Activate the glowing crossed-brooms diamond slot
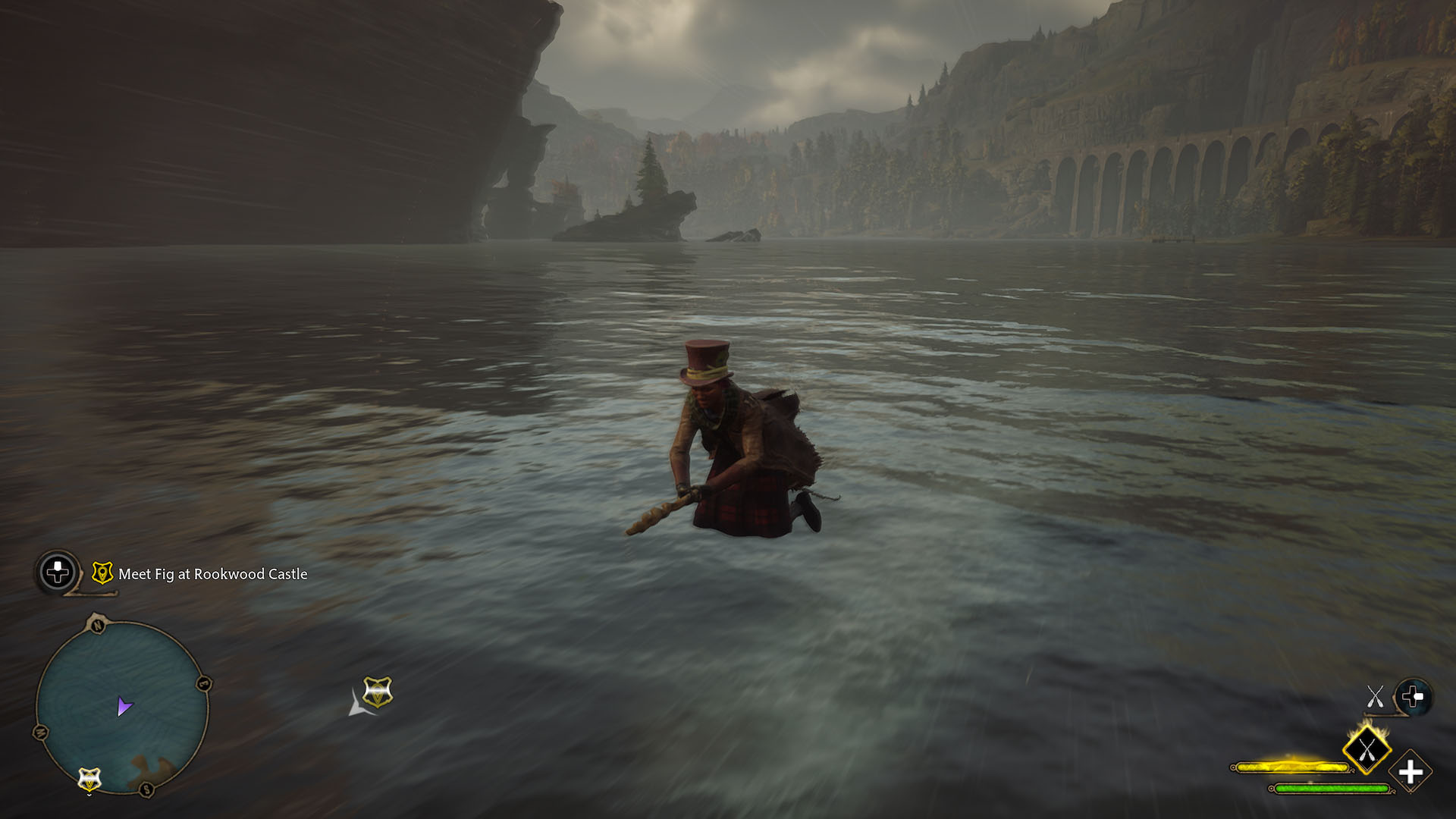 point(1367,750)
